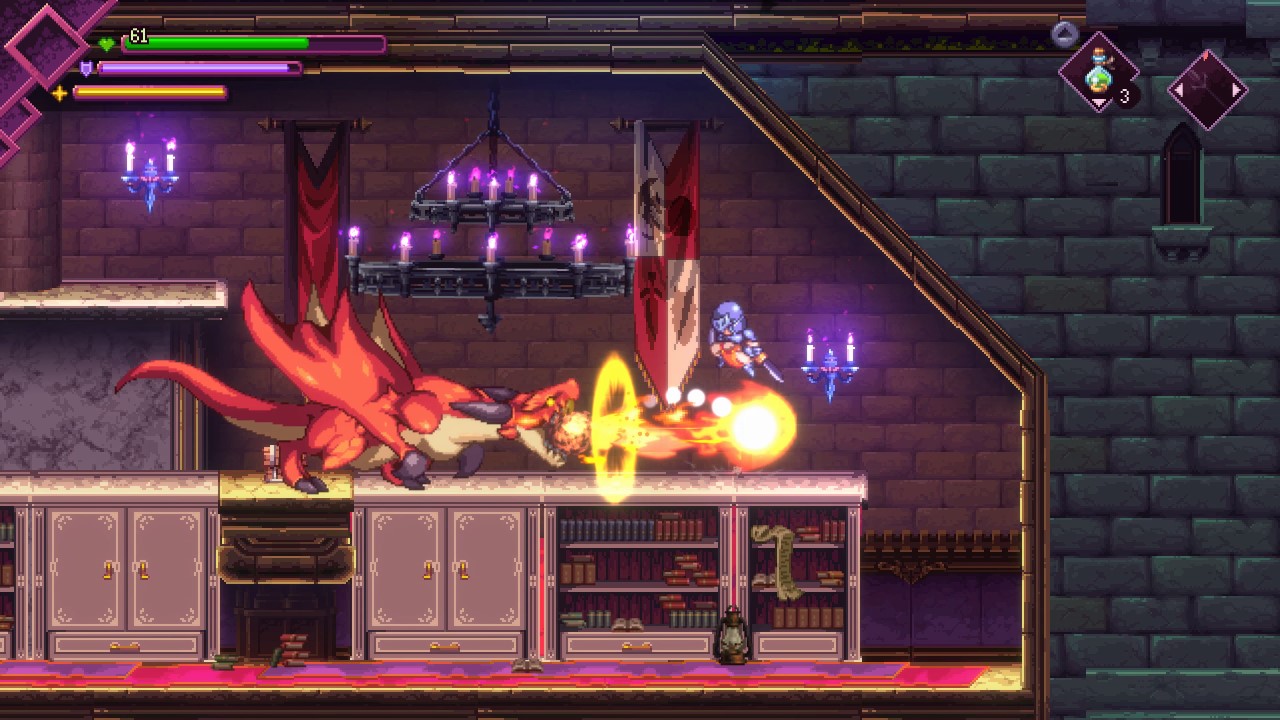Click the left arrow on the ability selector
Image resolution: width=1280 pixels, height=720 pixels.
(x=1180, y=88)
